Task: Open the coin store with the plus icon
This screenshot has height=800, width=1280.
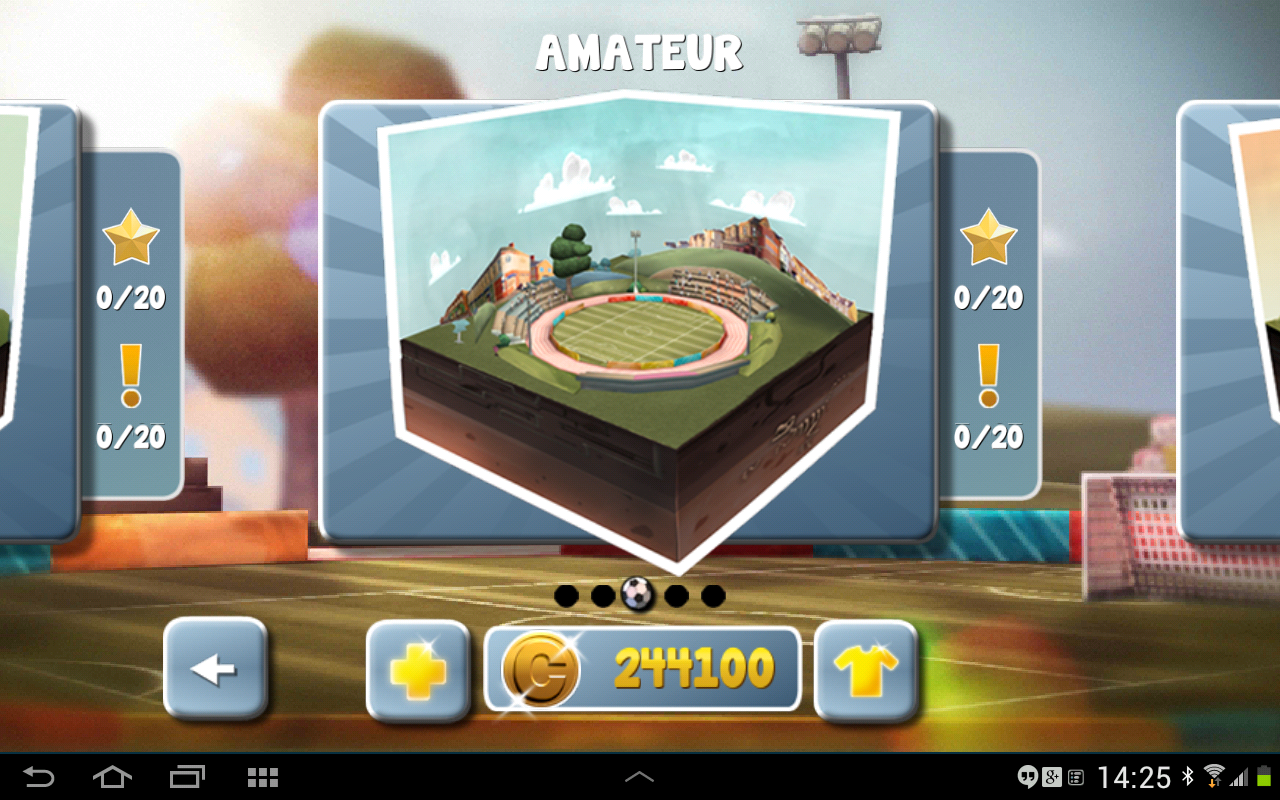Action: pos(418,671)
